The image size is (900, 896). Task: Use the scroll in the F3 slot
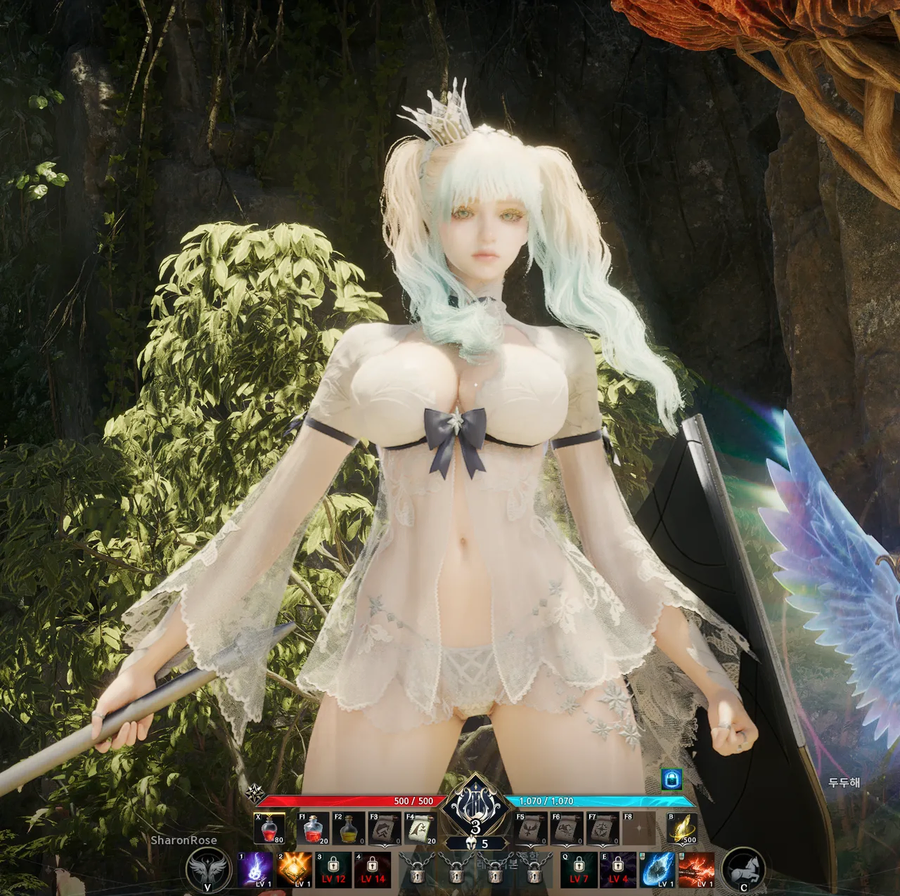click(x=385, y=828)
